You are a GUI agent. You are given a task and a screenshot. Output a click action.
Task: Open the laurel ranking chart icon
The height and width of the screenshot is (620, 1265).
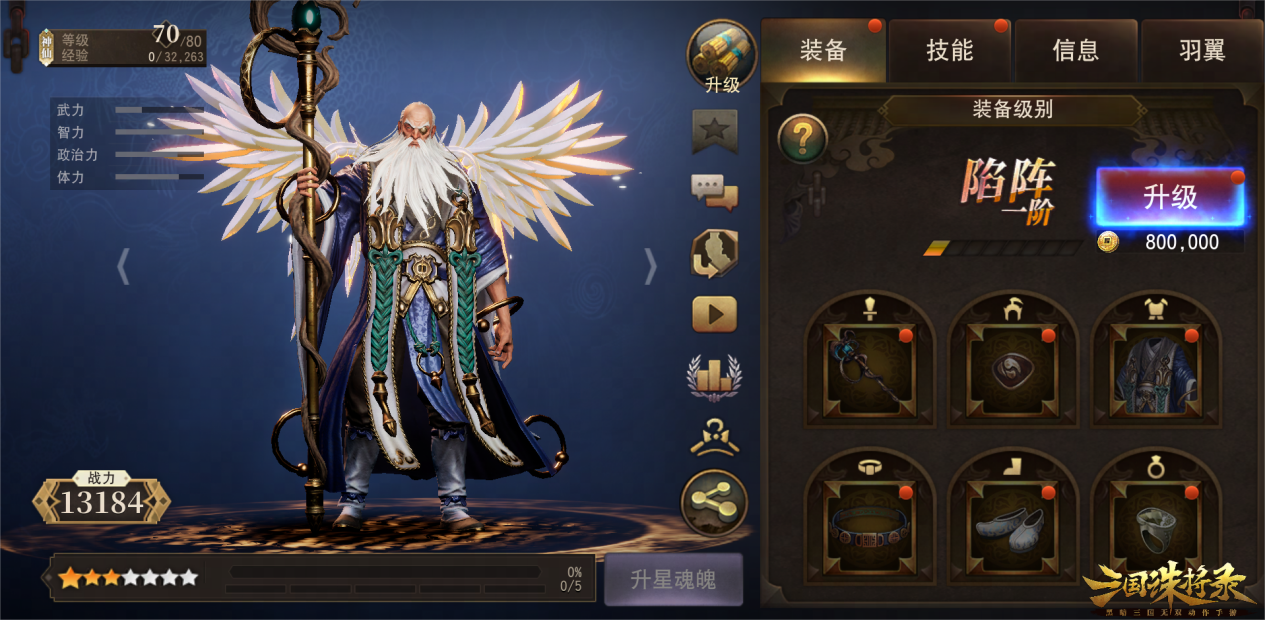[x=715, y=376]
